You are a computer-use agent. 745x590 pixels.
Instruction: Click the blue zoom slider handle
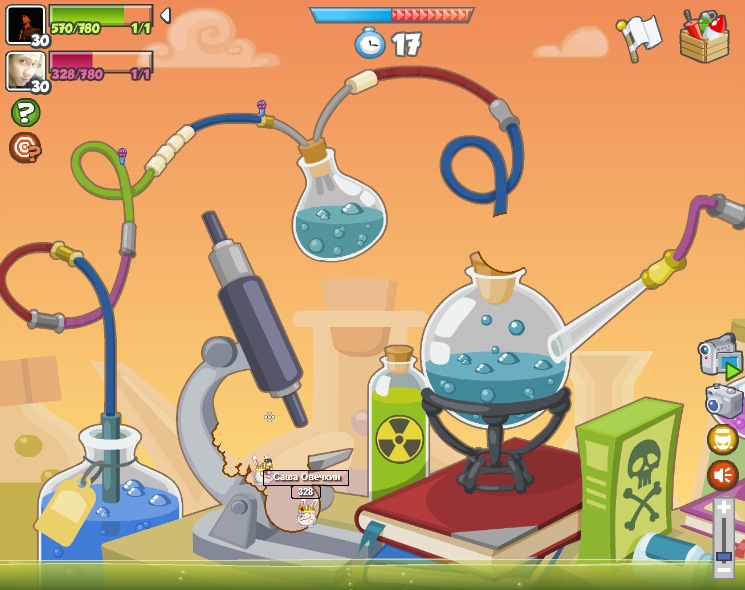click(x=723, y=555)
